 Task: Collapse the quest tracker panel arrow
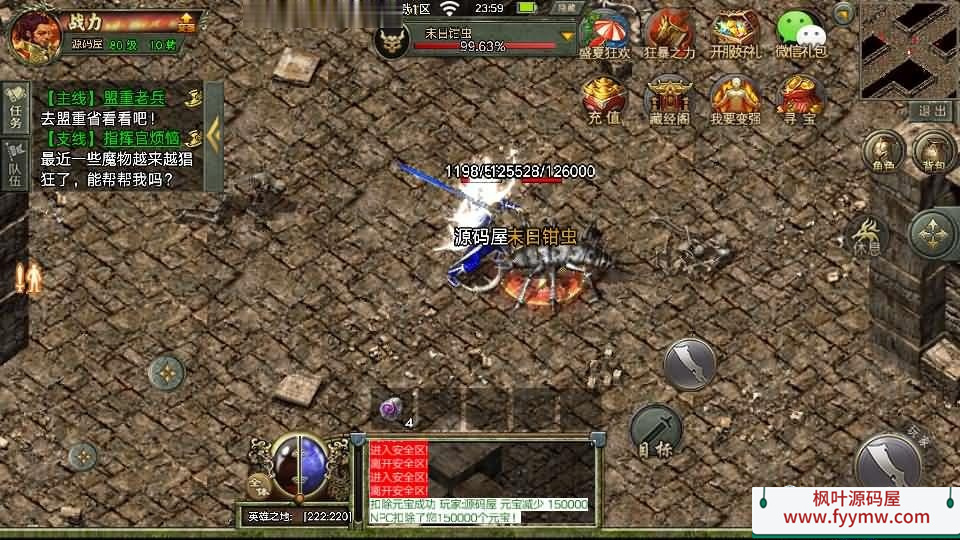(213, 134)
